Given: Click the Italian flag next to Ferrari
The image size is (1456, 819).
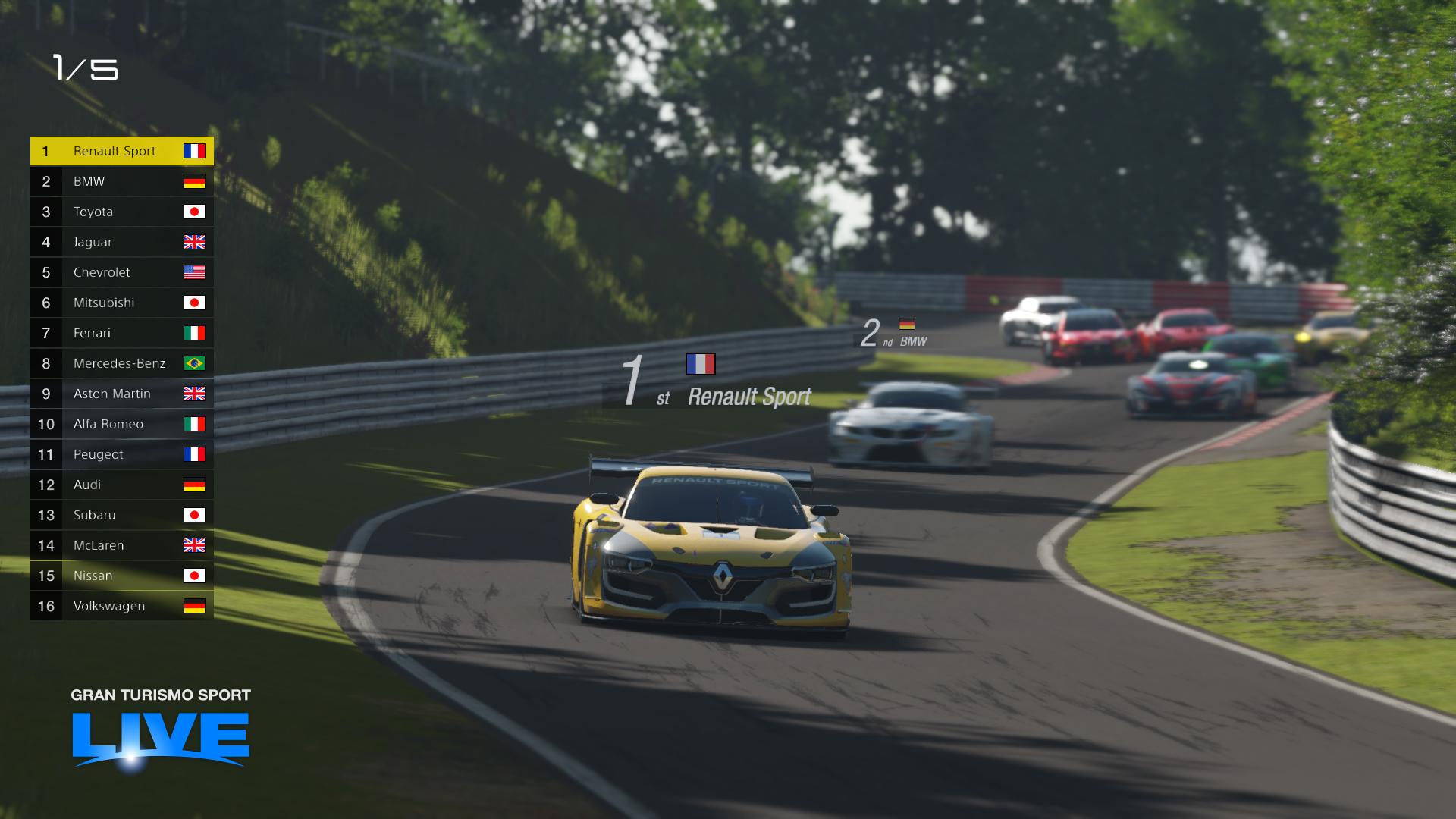Looking at the screenshot, I should click(x=196, y=333).
